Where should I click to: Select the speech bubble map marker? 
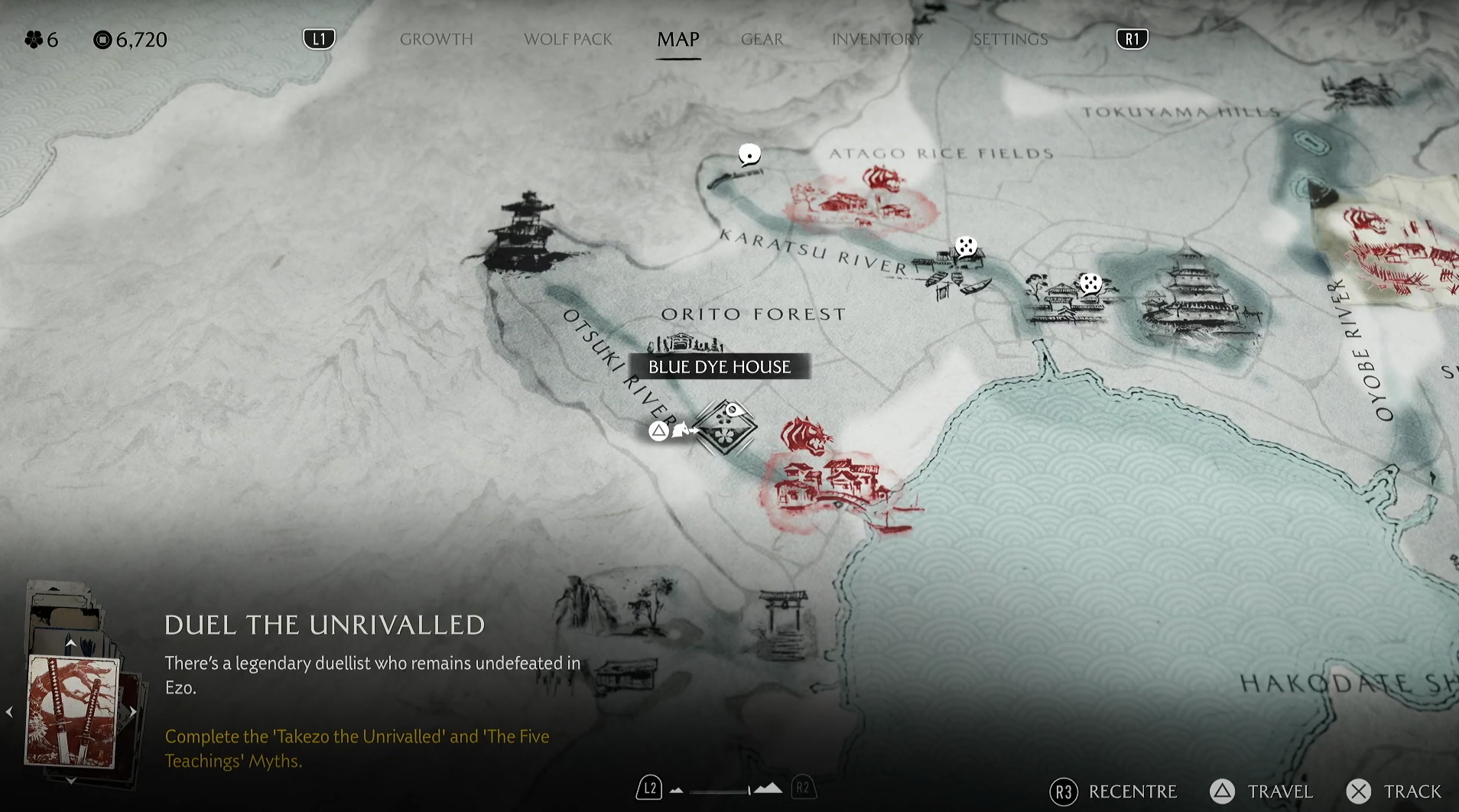click(x=749, y=155)
